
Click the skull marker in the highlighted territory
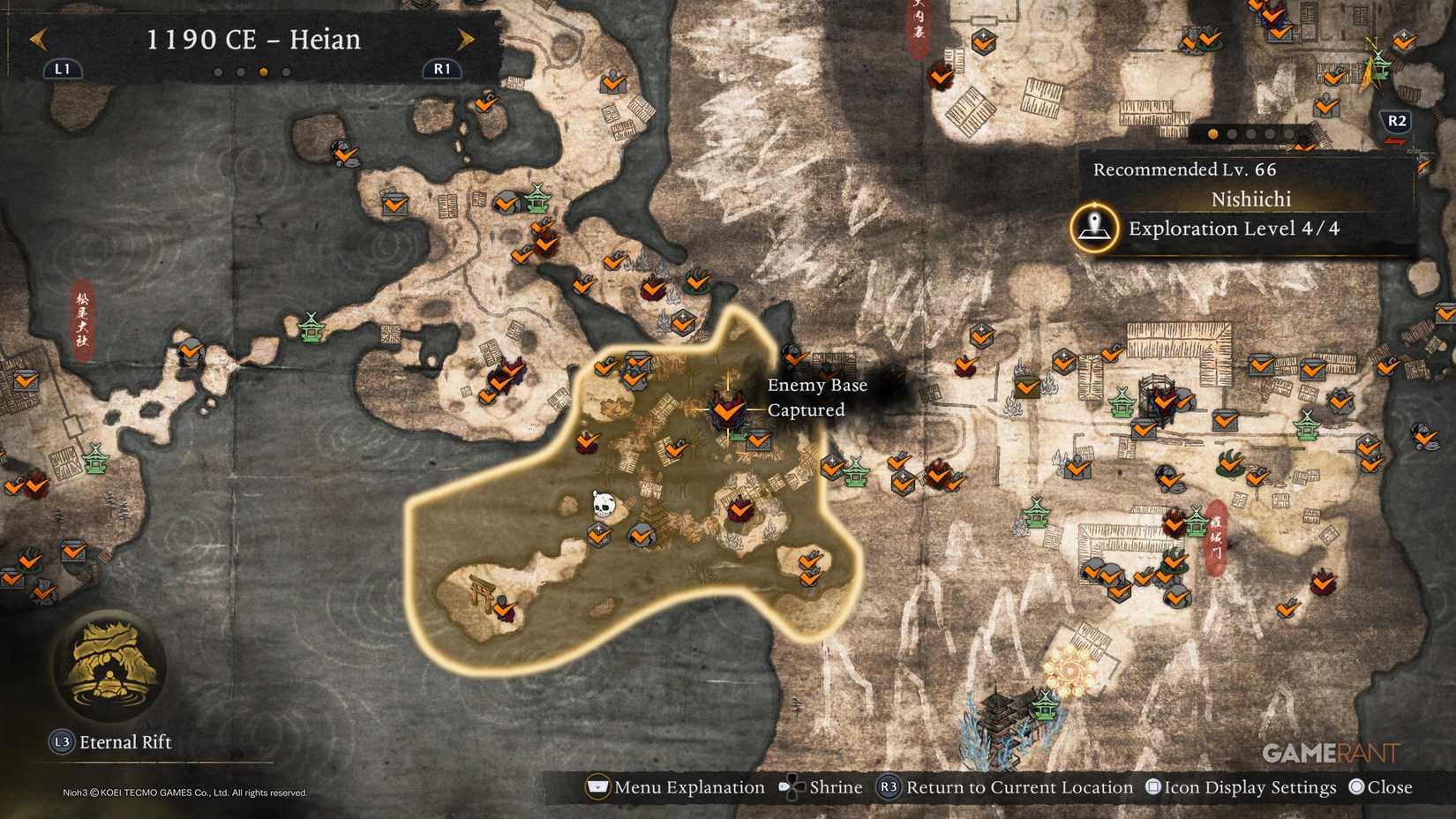(x=604, y=503)
